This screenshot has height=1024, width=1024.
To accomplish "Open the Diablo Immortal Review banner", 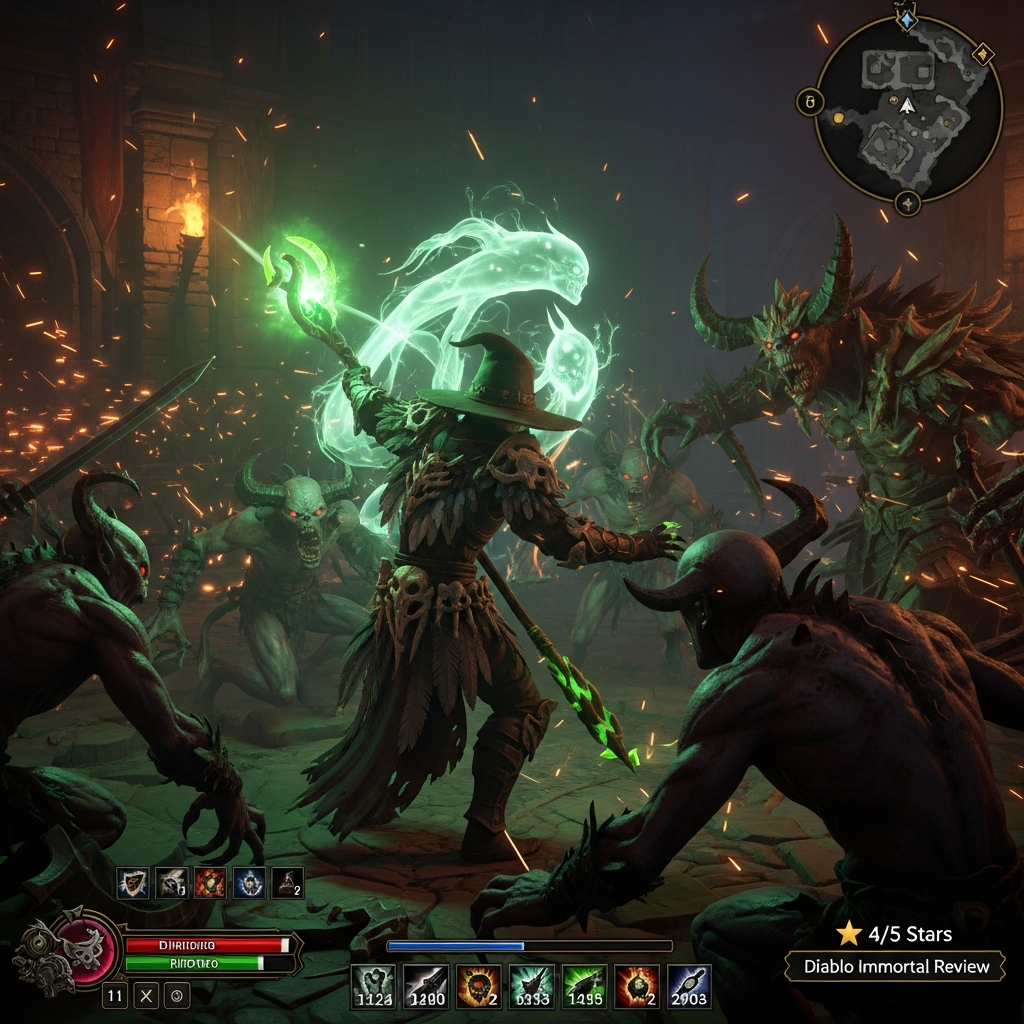I will 894,966.
